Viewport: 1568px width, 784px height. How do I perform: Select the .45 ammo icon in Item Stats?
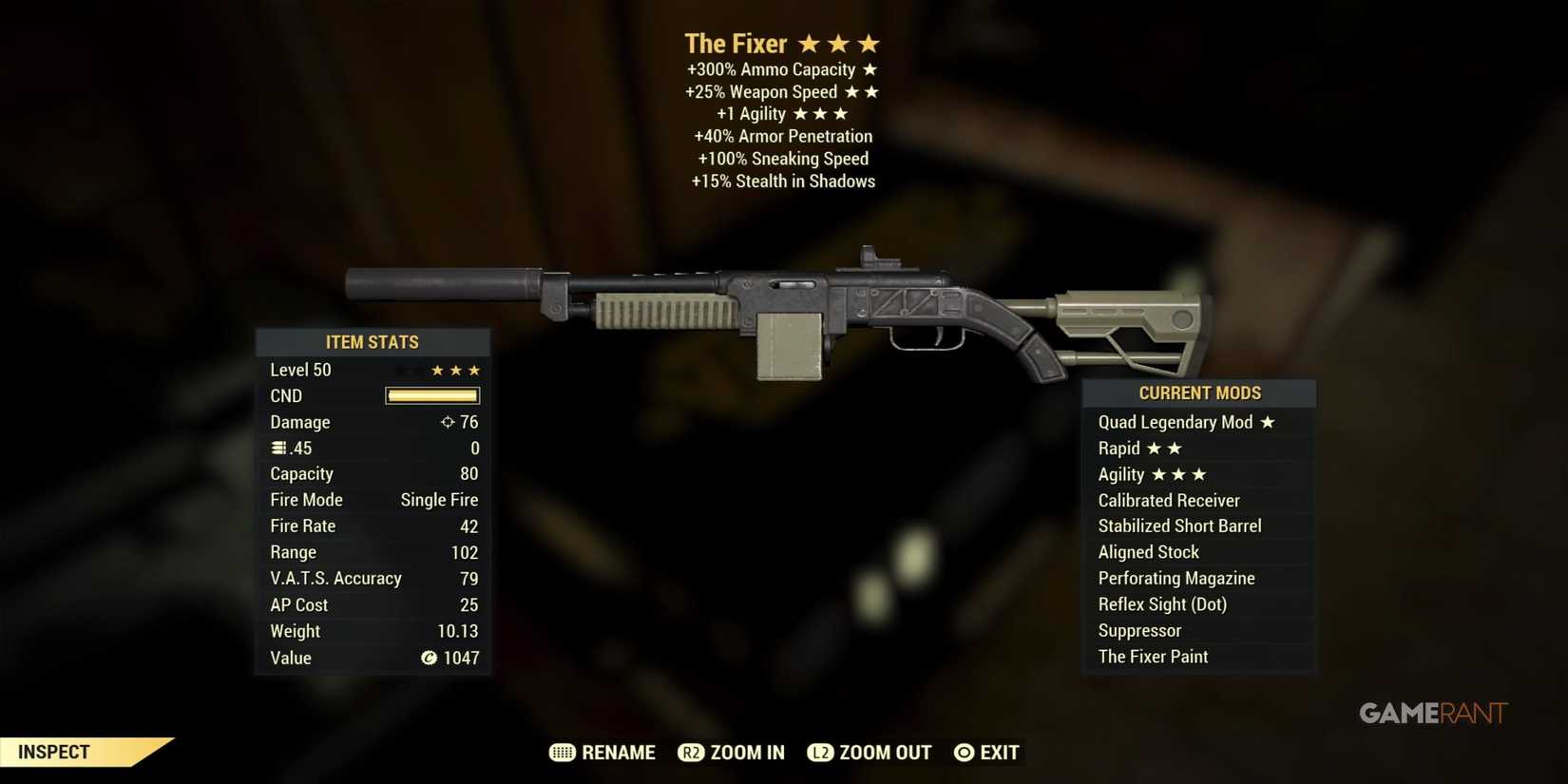click(x=277, y=448)
